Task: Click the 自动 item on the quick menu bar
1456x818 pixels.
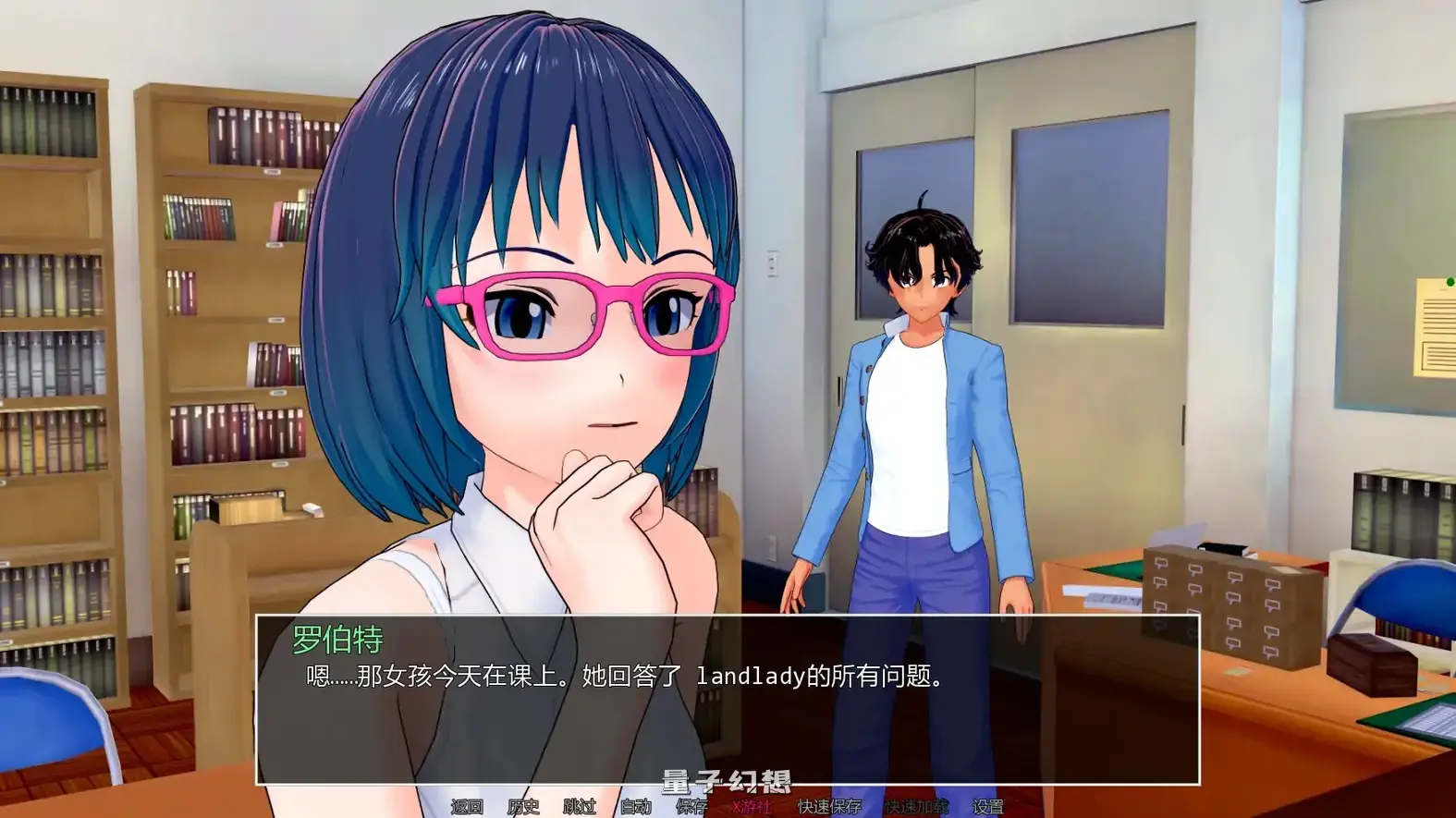Action: coord(637,805)
